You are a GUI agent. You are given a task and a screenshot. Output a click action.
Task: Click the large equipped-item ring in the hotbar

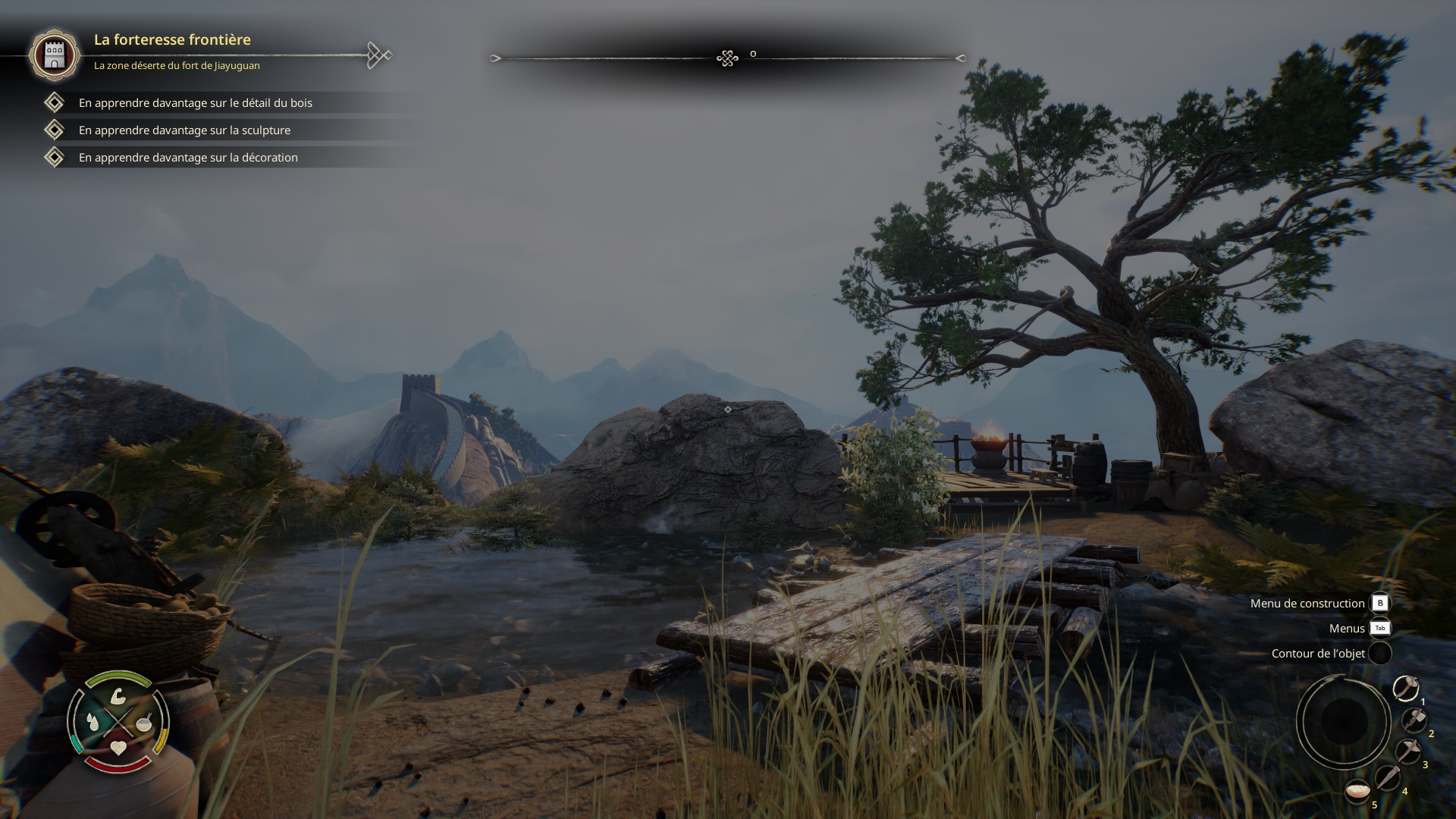click(1343, 720)
